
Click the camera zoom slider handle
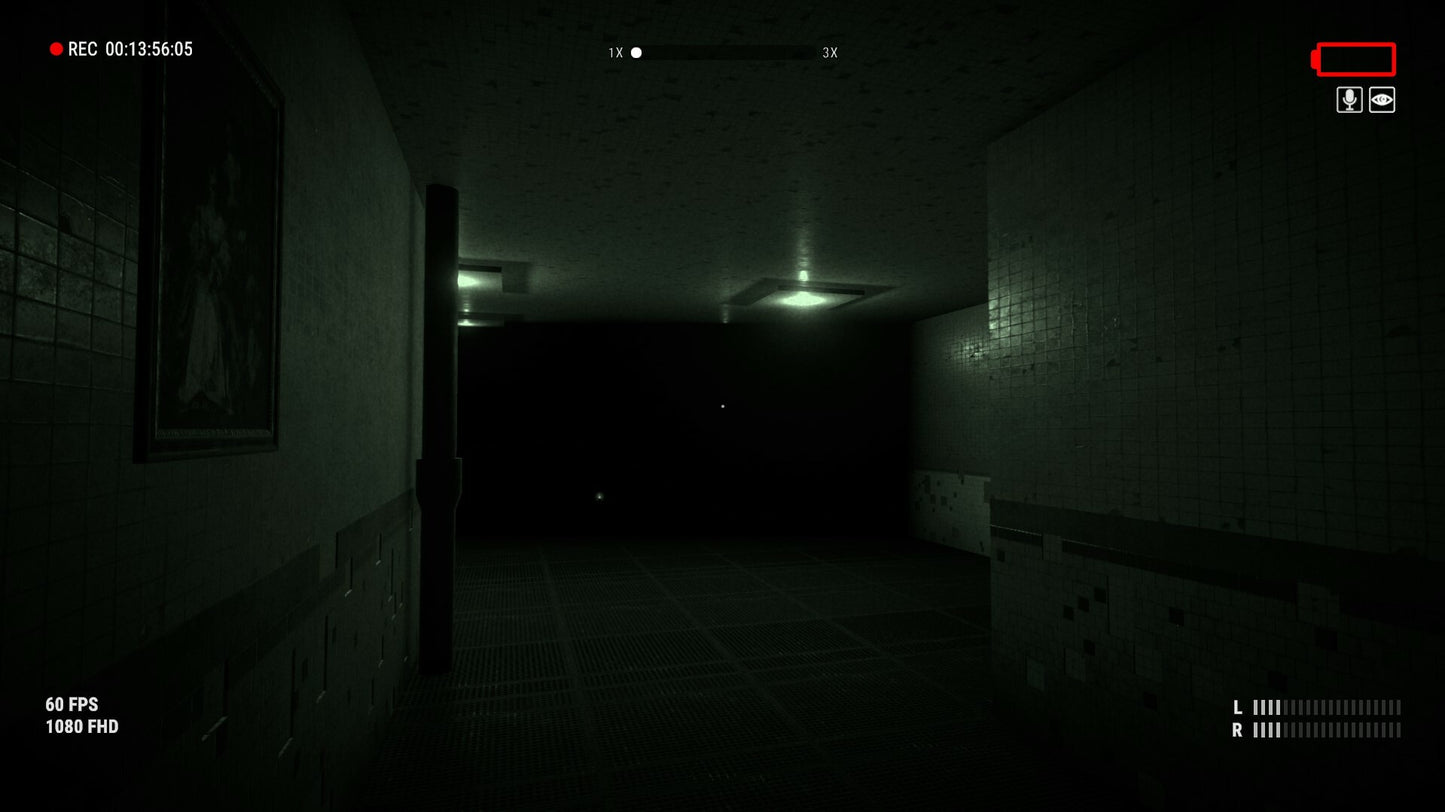pos(636,52)
